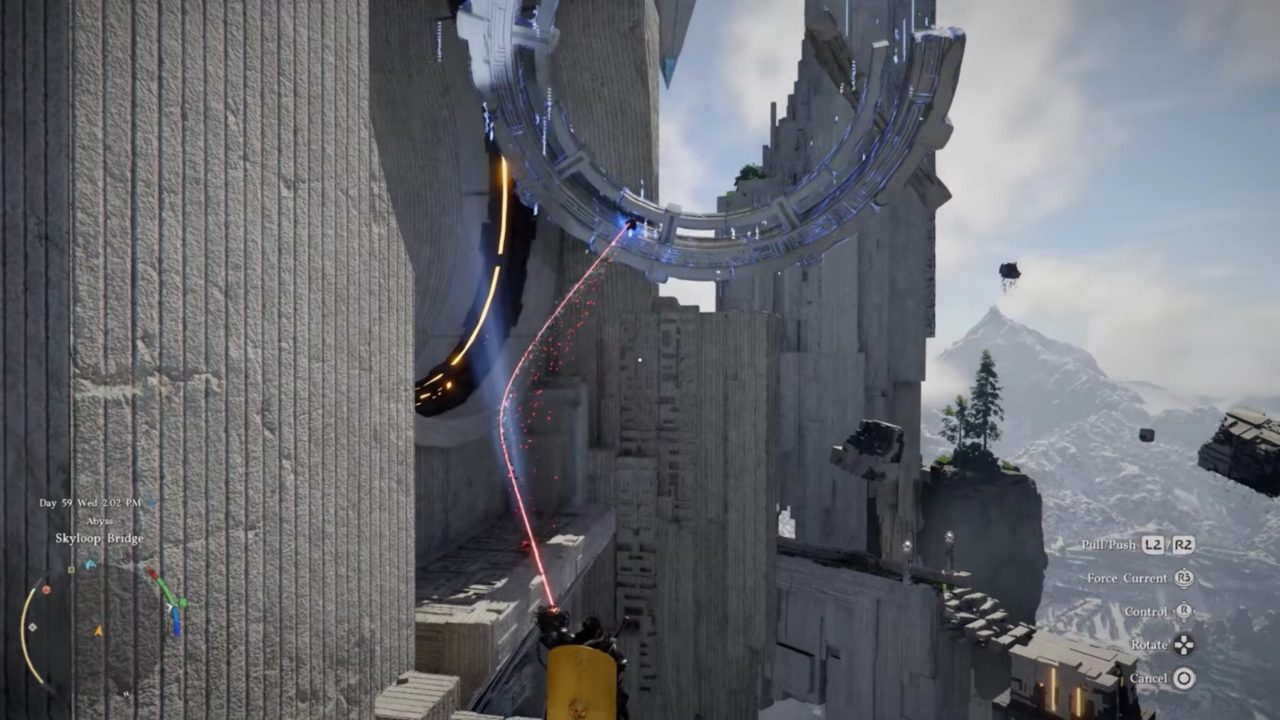Click the Skyloop Bridge location label
The image size is (1280, 720).
click(99, 538)
